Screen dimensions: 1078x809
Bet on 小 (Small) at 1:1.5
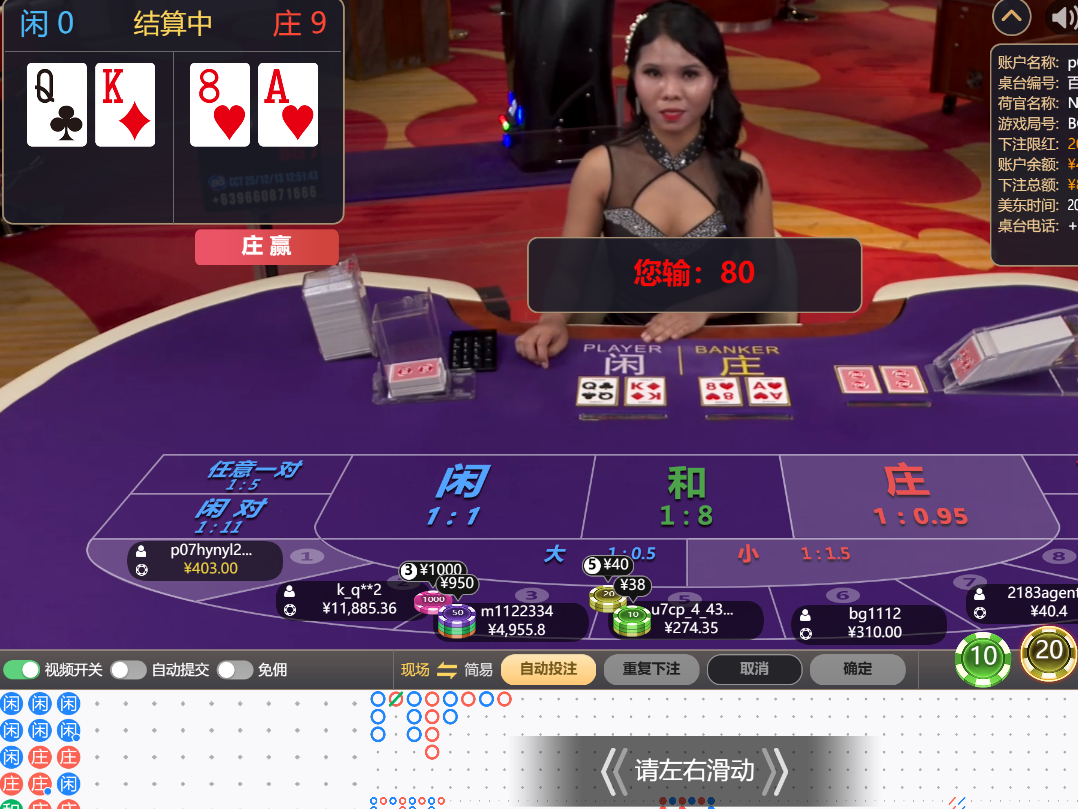coord(790,553)
